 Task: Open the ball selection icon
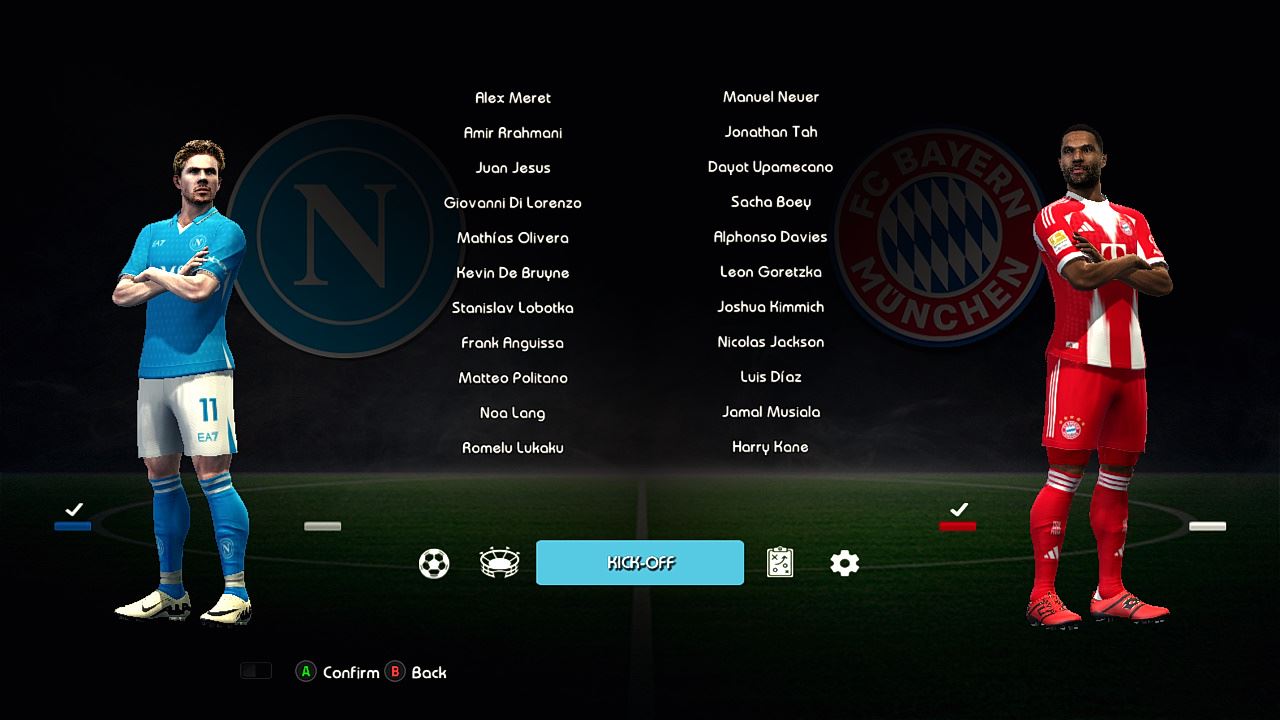[x=434, y=564]
